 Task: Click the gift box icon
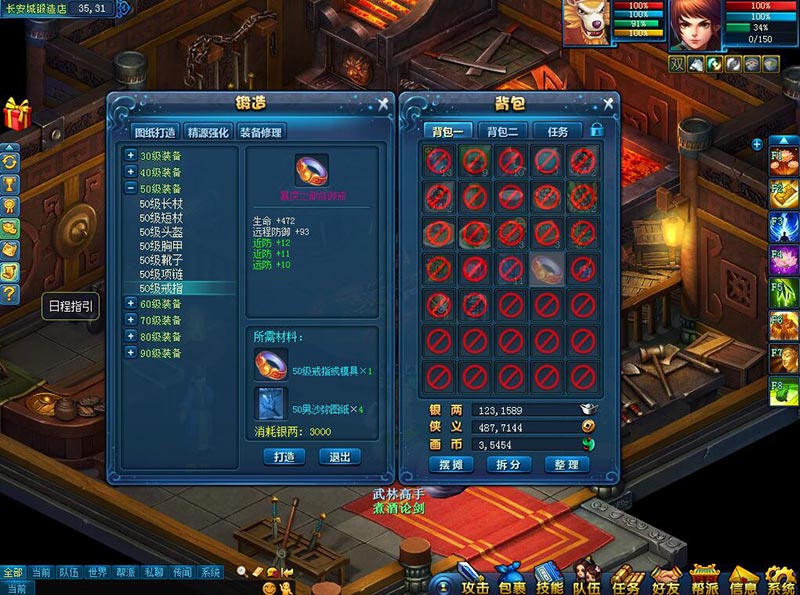[17, 114]
